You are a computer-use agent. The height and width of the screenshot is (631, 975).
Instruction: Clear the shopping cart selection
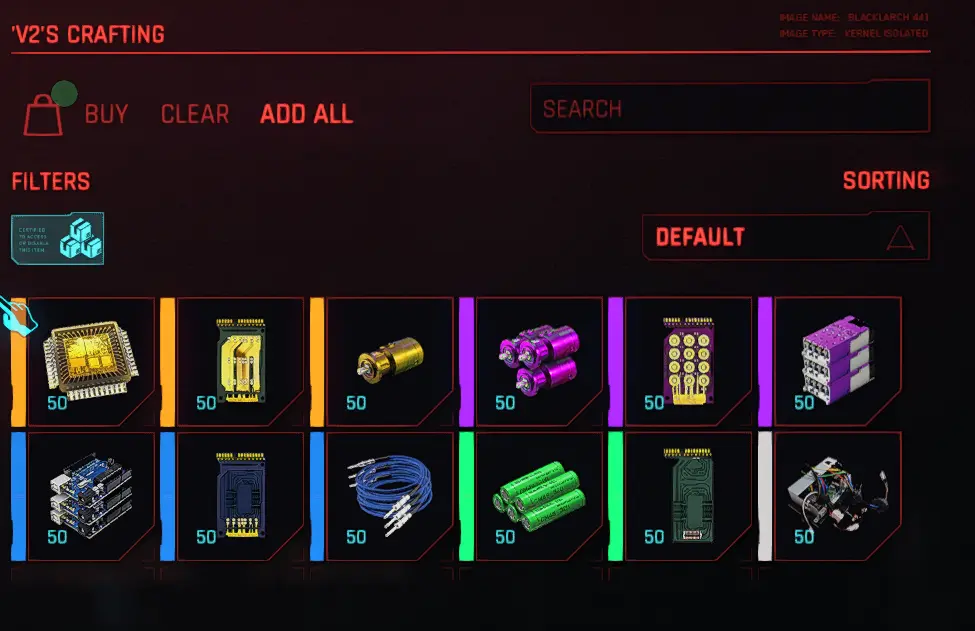[195, 114]
